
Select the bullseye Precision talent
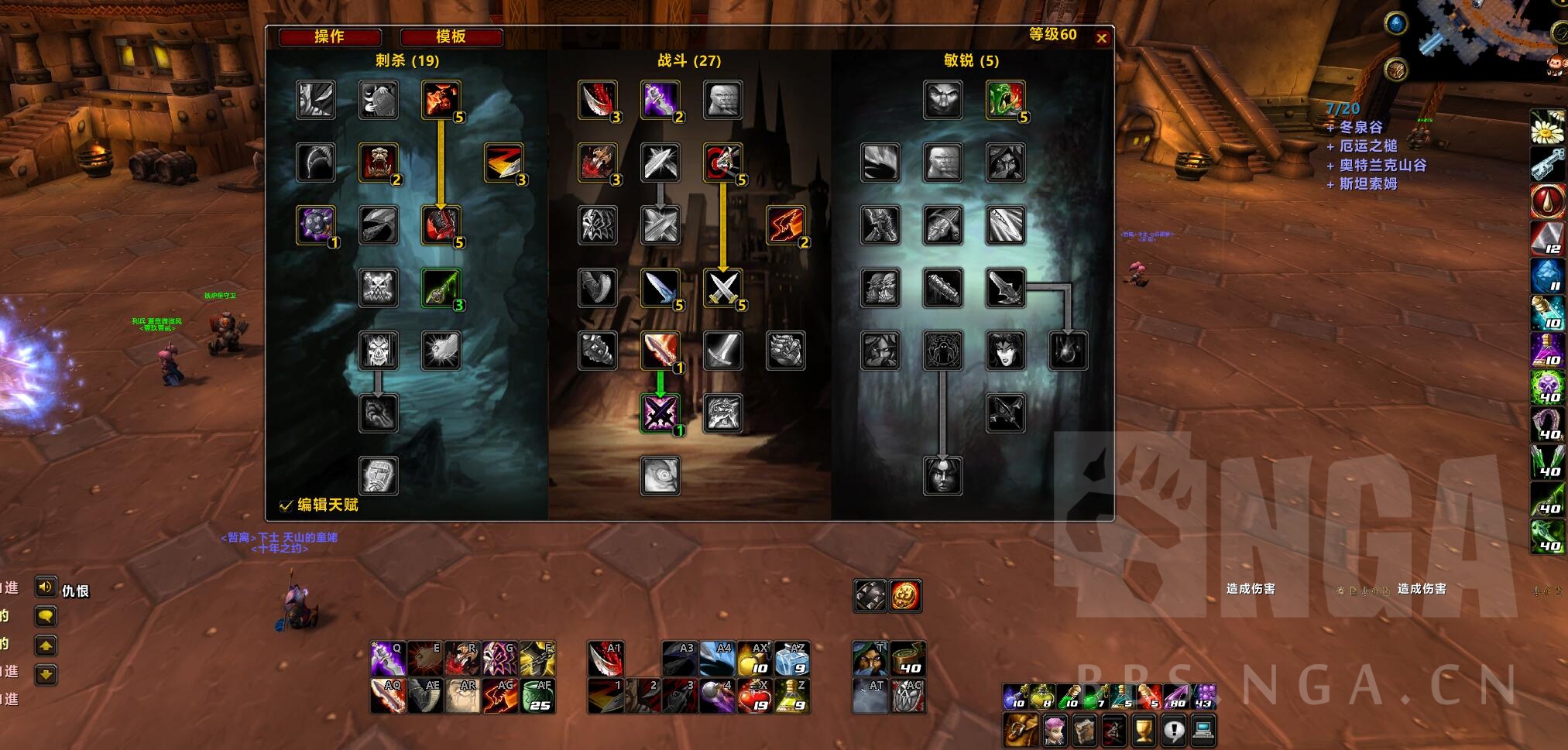pos(722,163)
